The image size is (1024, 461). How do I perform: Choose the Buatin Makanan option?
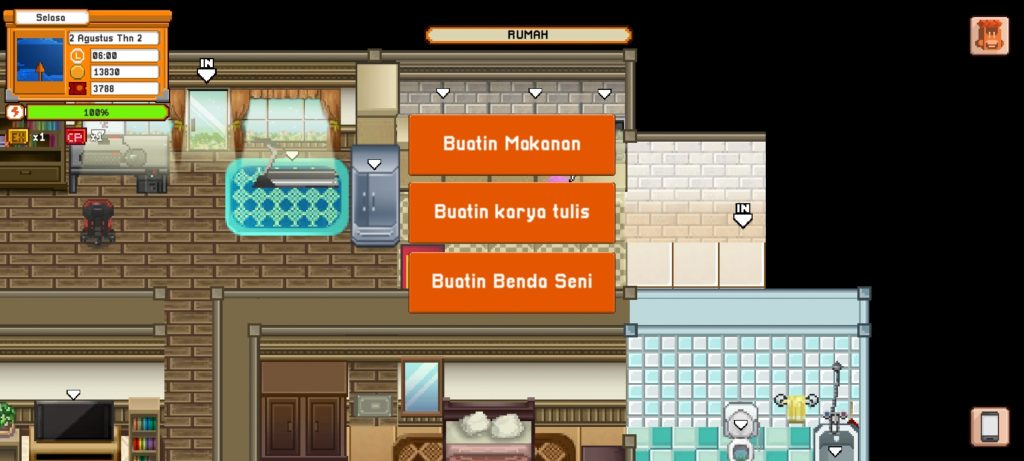click(511, 144)
